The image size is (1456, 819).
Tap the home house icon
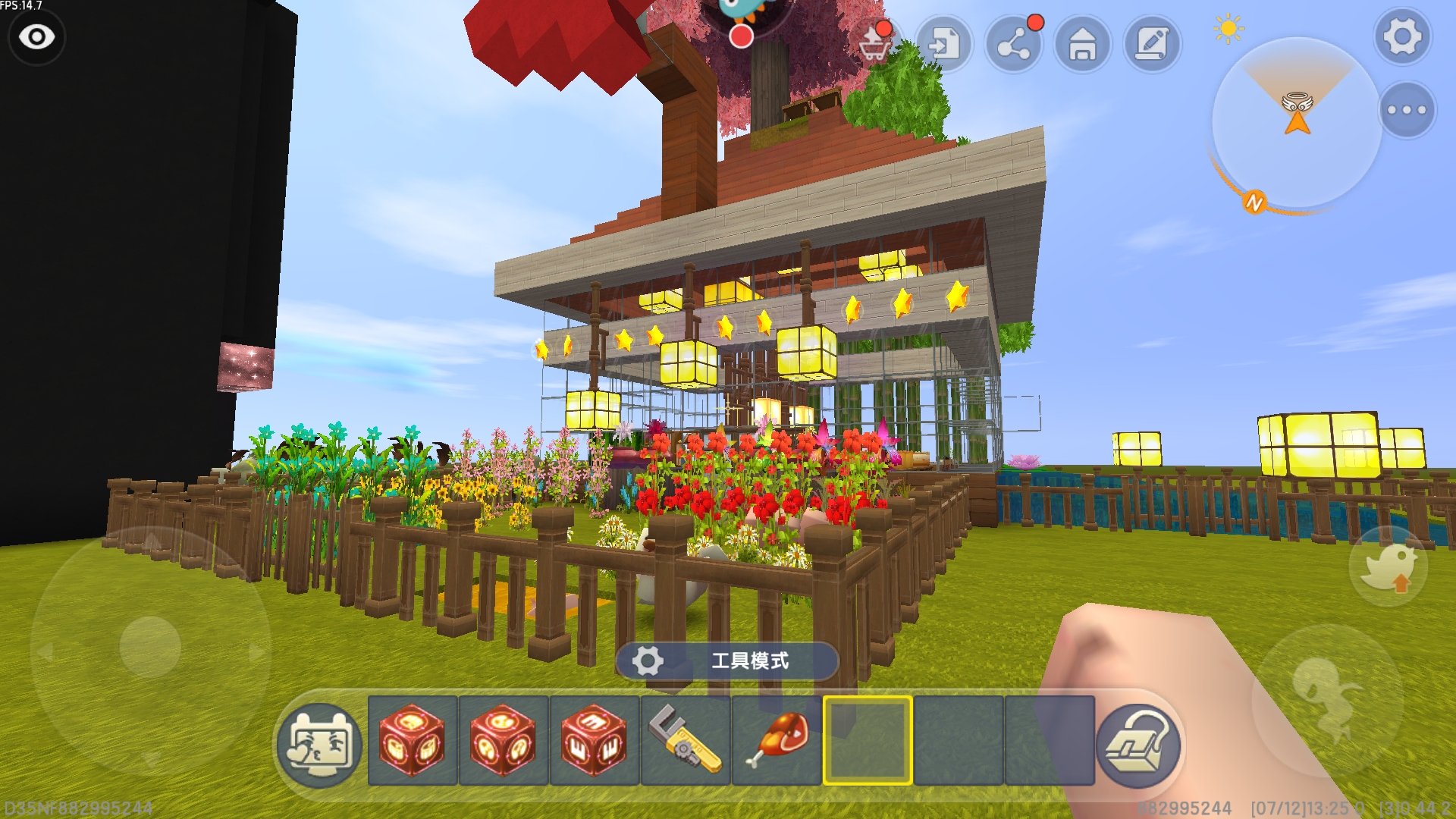[x=1083, y=44]
